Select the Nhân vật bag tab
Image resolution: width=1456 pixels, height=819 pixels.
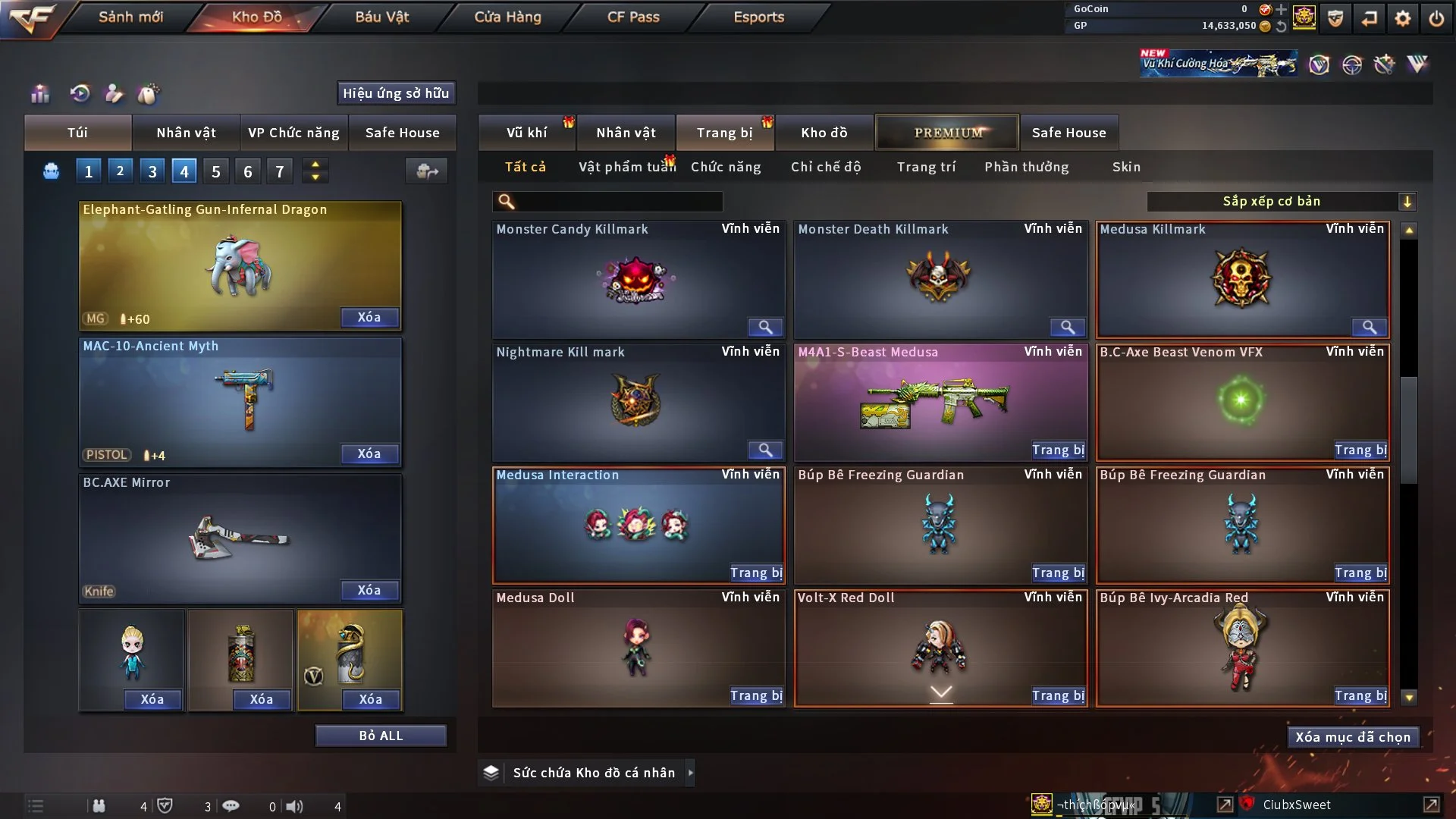tap(186, 133)
